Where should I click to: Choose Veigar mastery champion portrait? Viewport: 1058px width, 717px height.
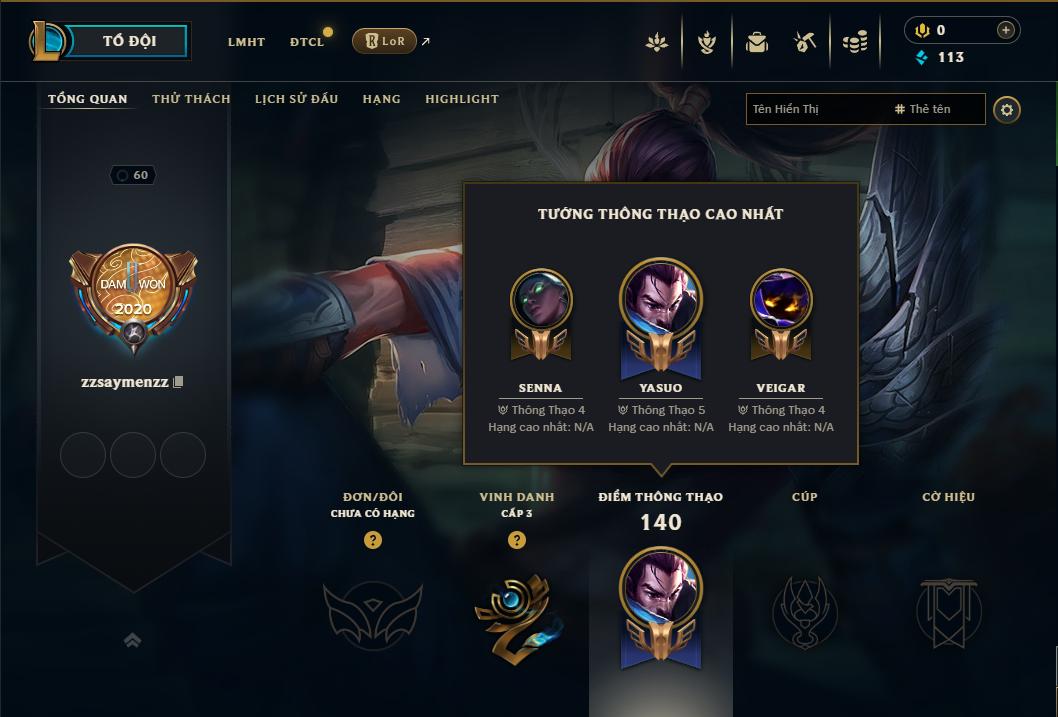[x=781, y=300]
